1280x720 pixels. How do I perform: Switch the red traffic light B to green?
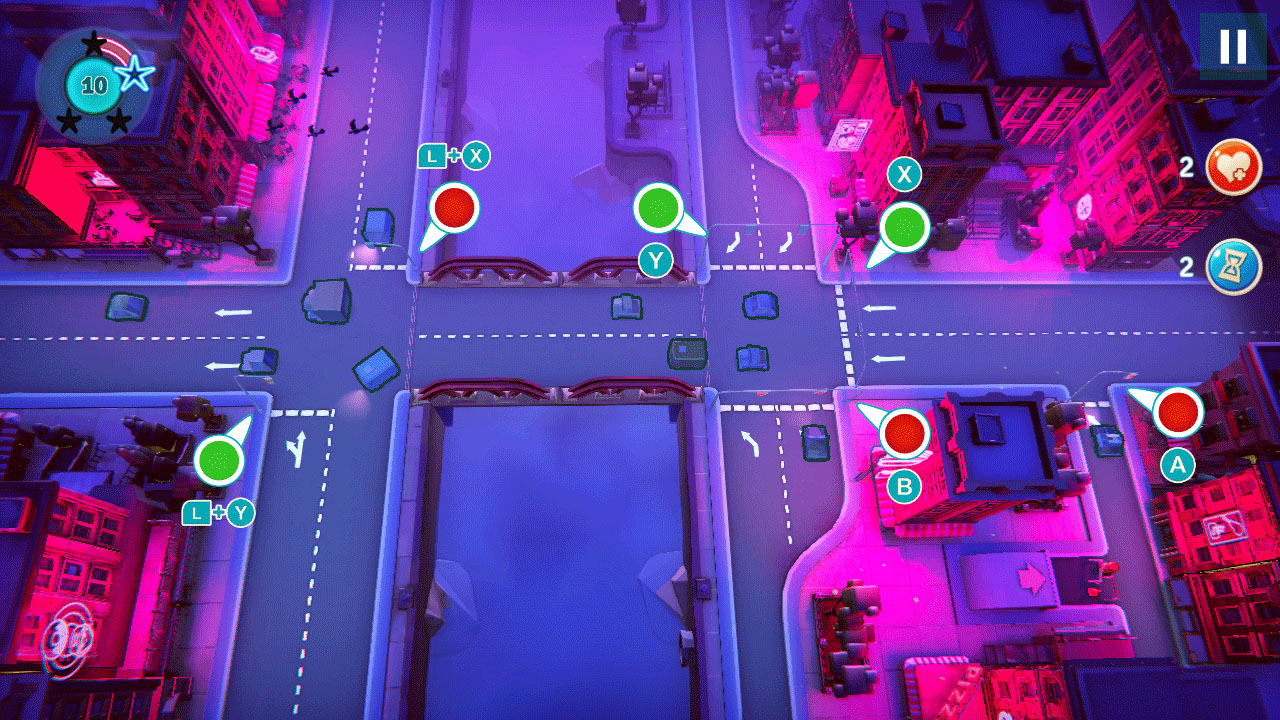pyautogui.click(x=905, y=435)
